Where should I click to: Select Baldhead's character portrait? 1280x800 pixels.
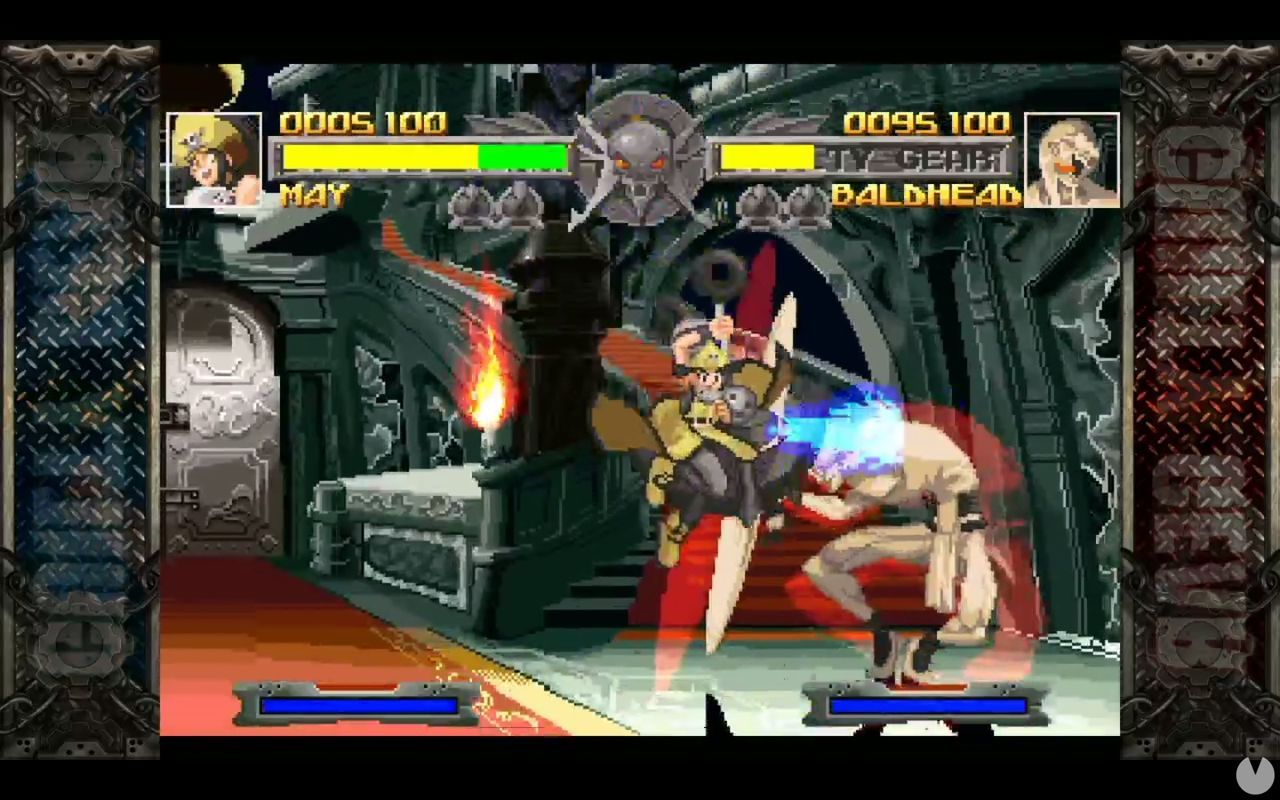(1072, 162)
